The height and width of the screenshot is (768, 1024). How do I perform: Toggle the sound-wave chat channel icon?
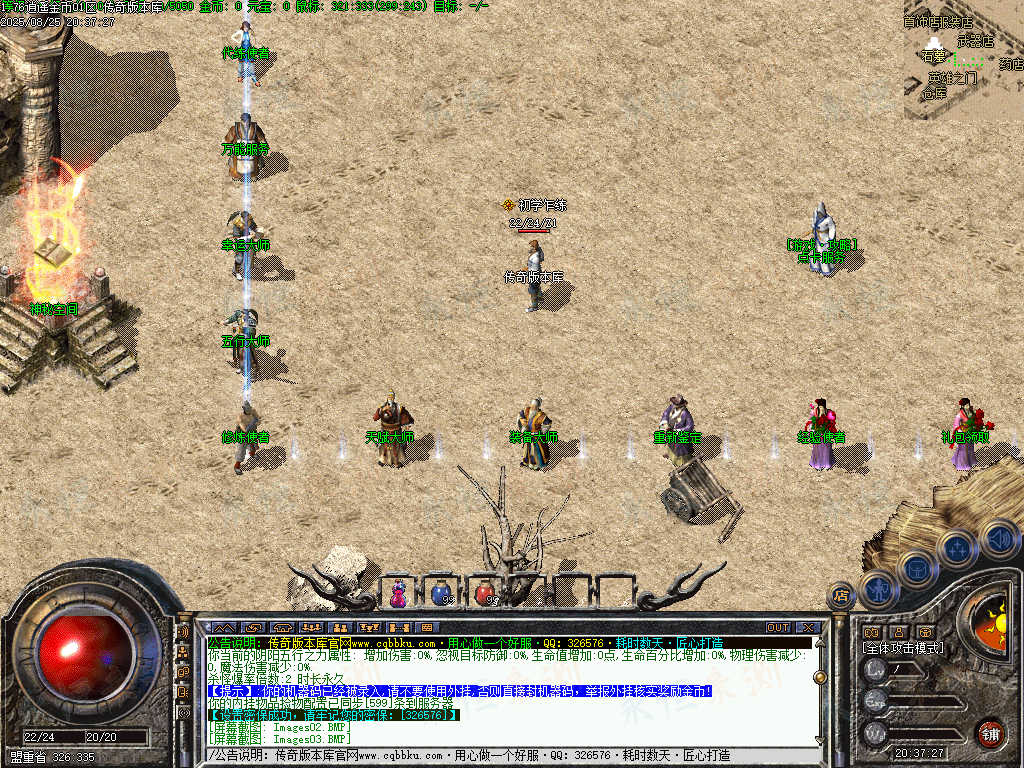click(x=183, y=633)
